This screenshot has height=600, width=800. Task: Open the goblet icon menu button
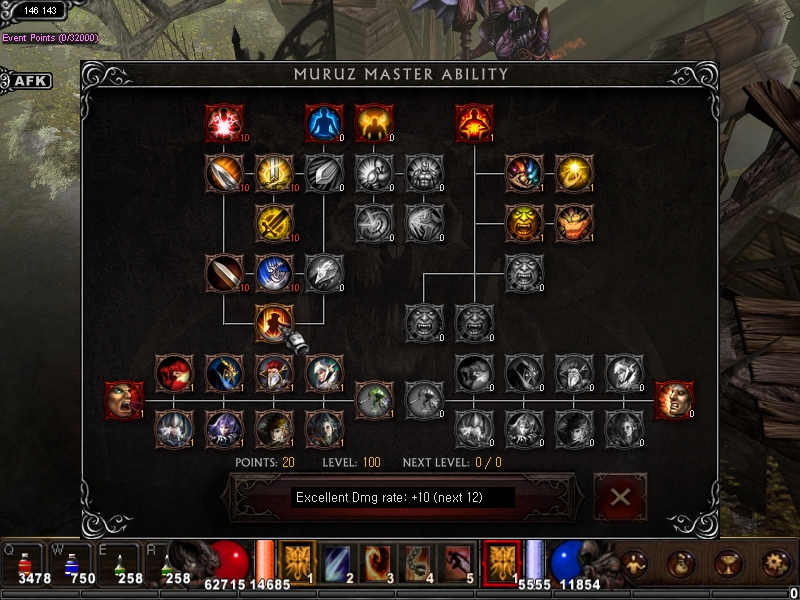727,565
